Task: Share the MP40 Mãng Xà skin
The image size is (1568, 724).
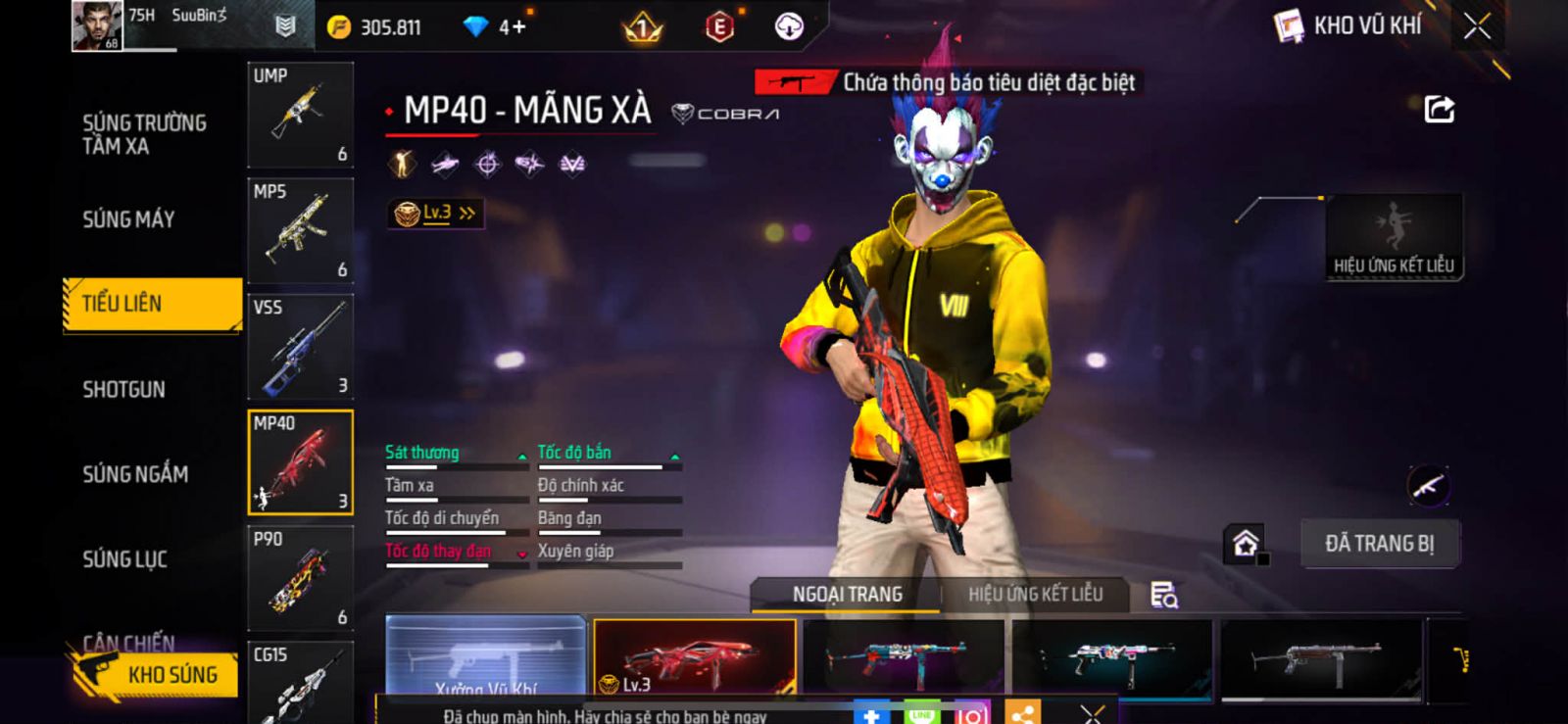Action: (x=1439, y=109)
